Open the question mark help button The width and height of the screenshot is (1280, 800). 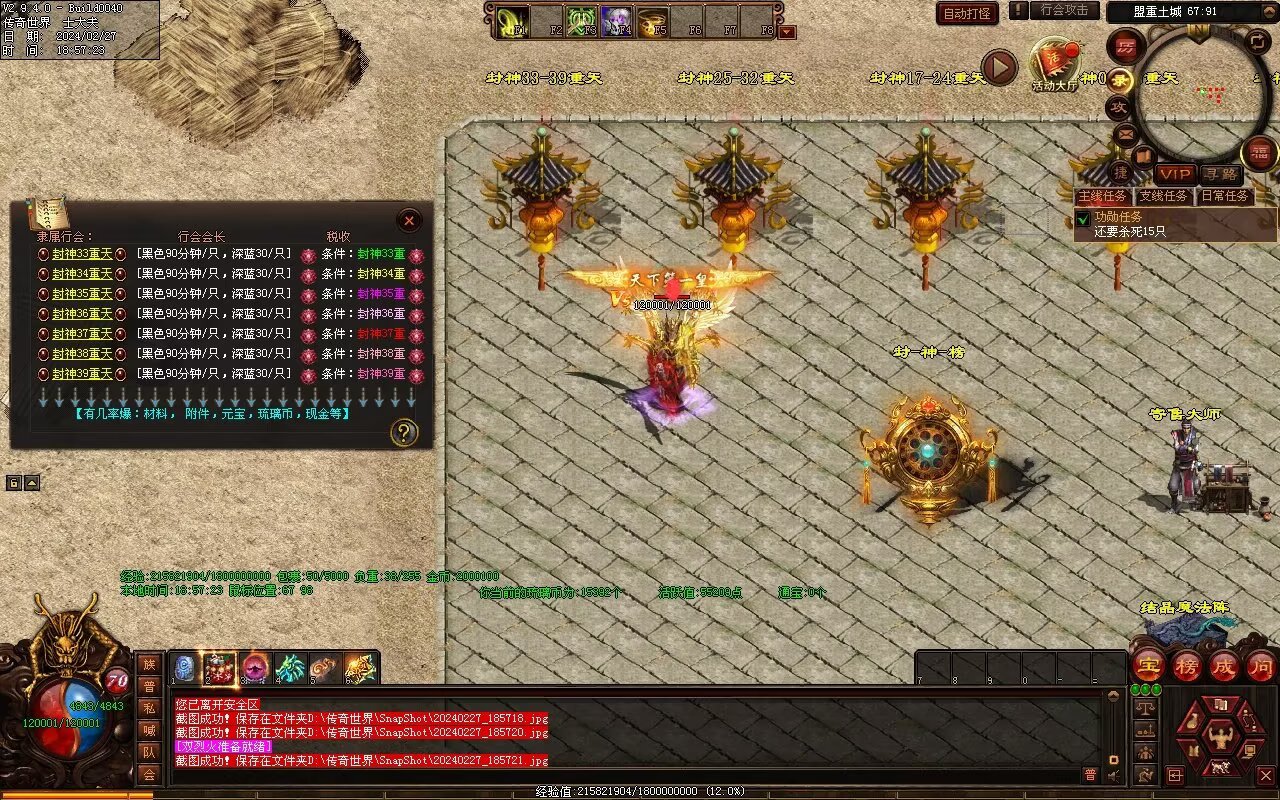pyautogui.click(x=403, y=432)
